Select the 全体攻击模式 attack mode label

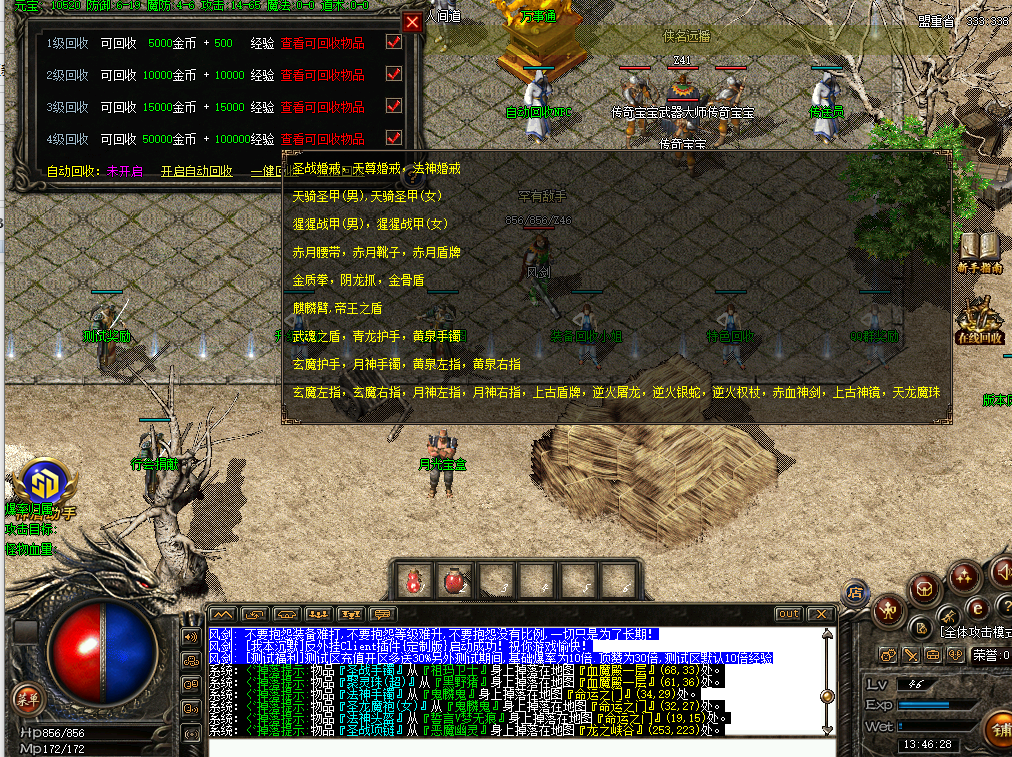pos(975,631)
